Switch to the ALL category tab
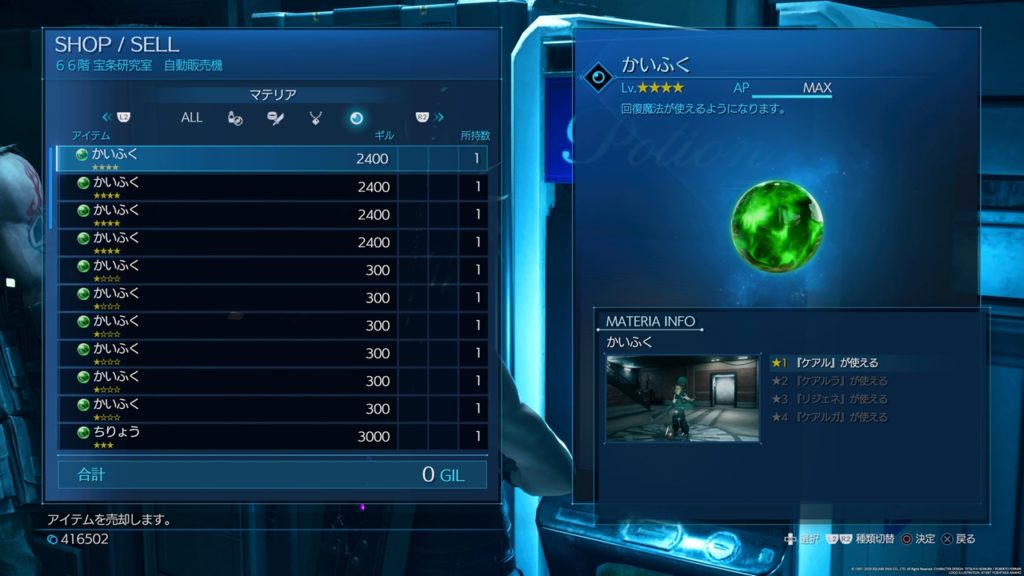 click(191, 117)
